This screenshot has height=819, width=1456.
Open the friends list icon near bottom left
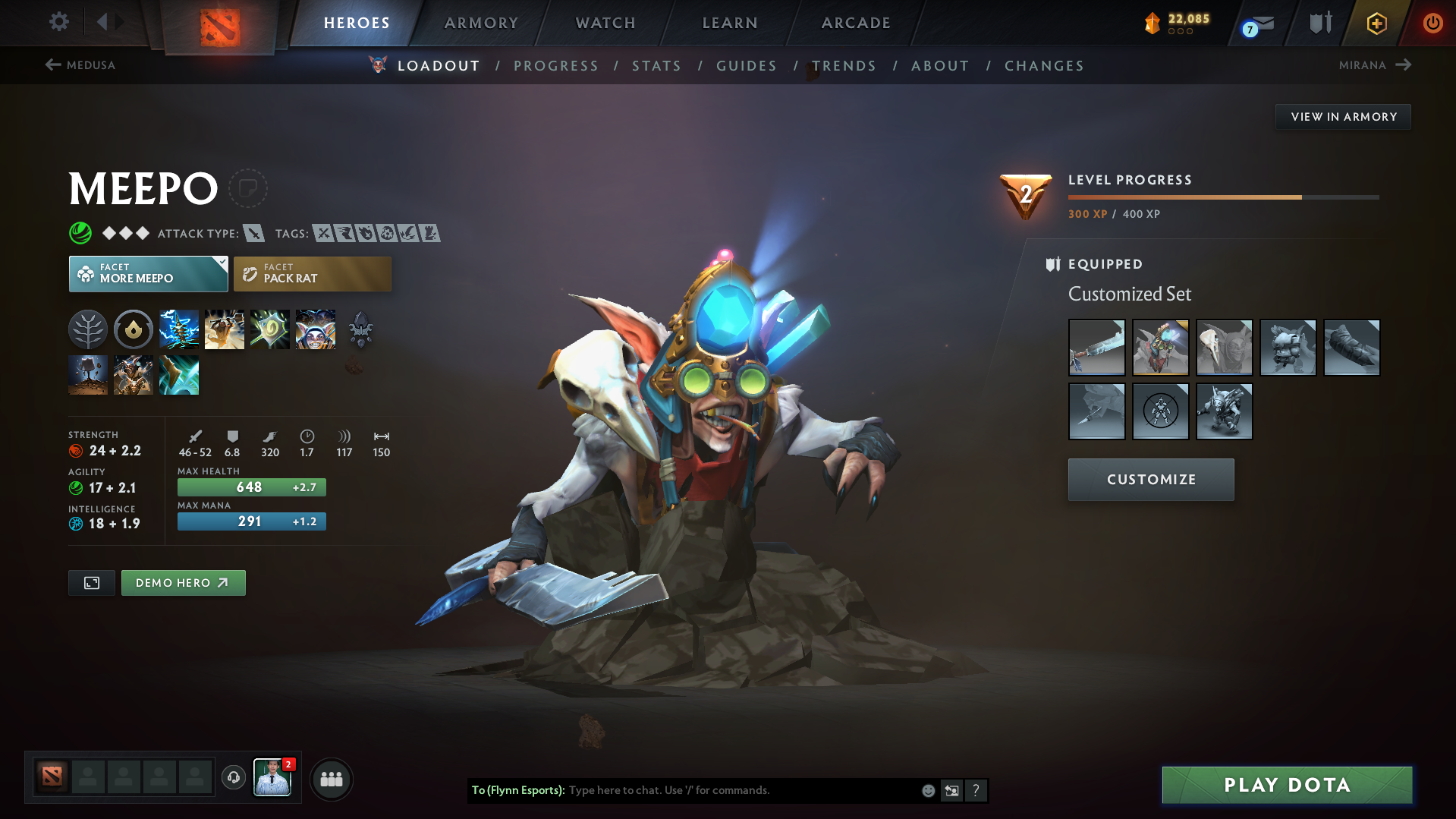point(332,779)
